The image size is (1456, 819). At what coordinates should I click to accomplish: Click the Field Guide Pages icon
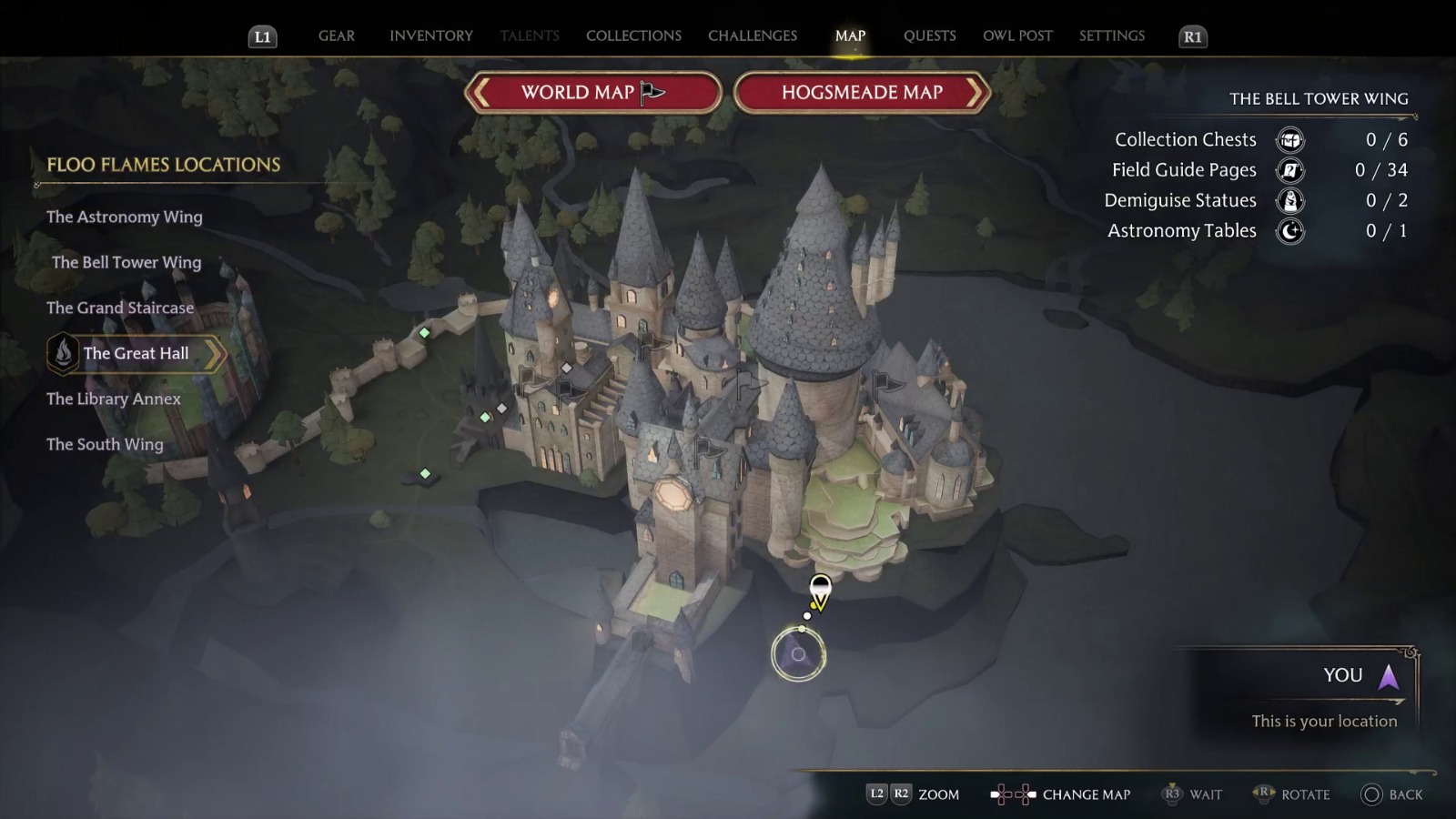[1289, 170]
